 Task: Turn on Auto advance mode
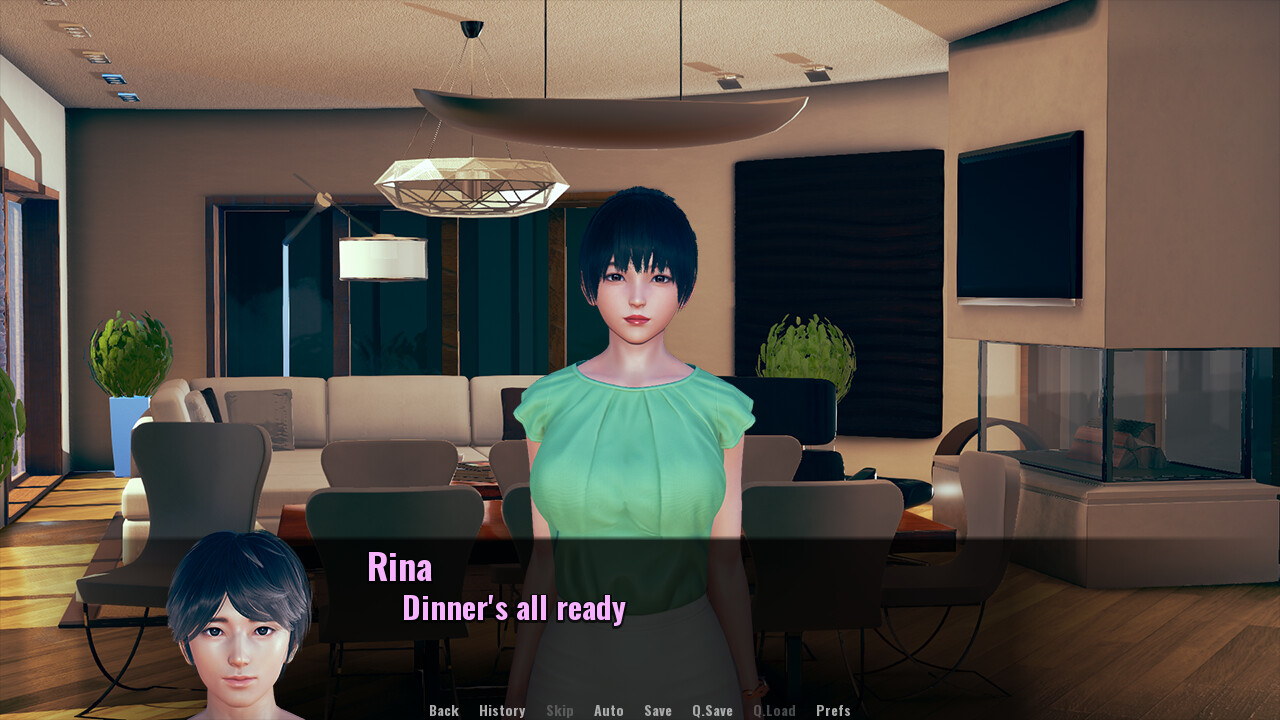click(x=608, y=711)
